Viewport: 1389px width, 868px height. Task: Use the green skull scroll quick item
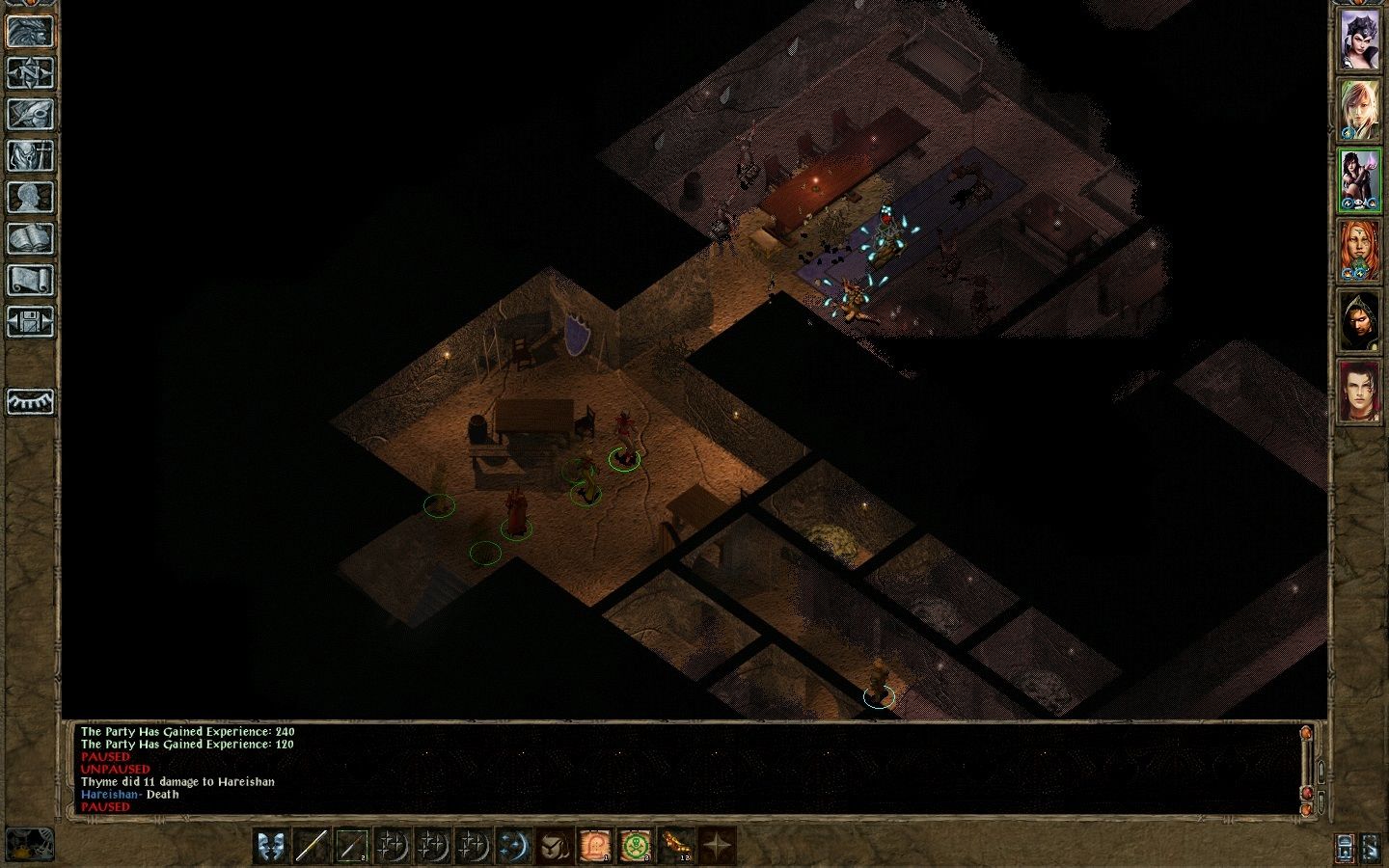pyautogui.click(x=635, y=846)
